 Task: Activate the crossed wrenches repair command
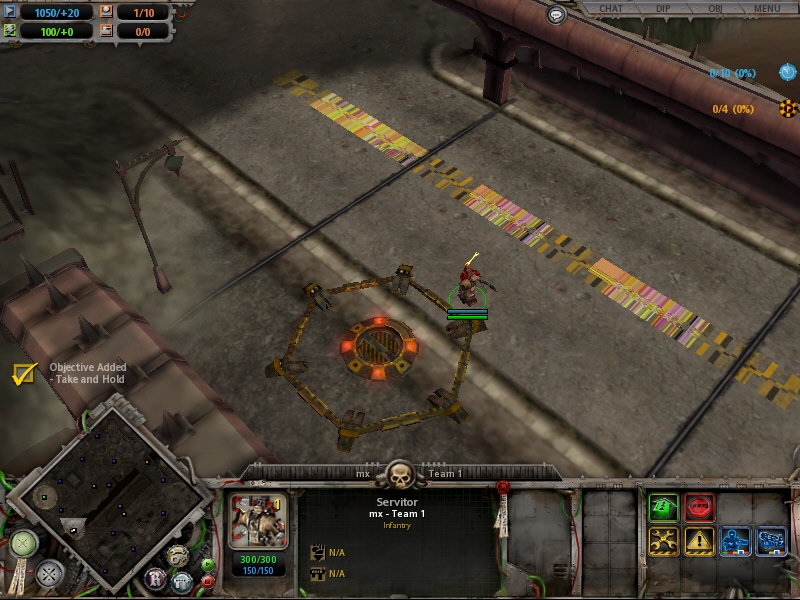(663, 541)
